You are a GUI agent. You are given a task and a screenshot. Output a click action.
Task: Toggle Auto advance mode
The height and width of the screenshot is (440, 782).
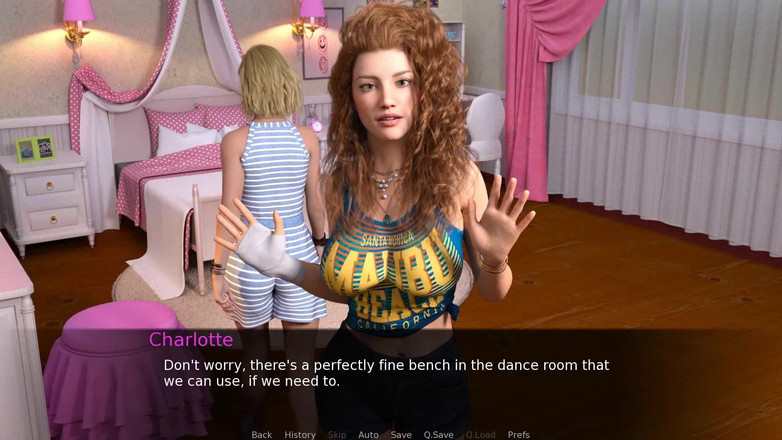368,435
